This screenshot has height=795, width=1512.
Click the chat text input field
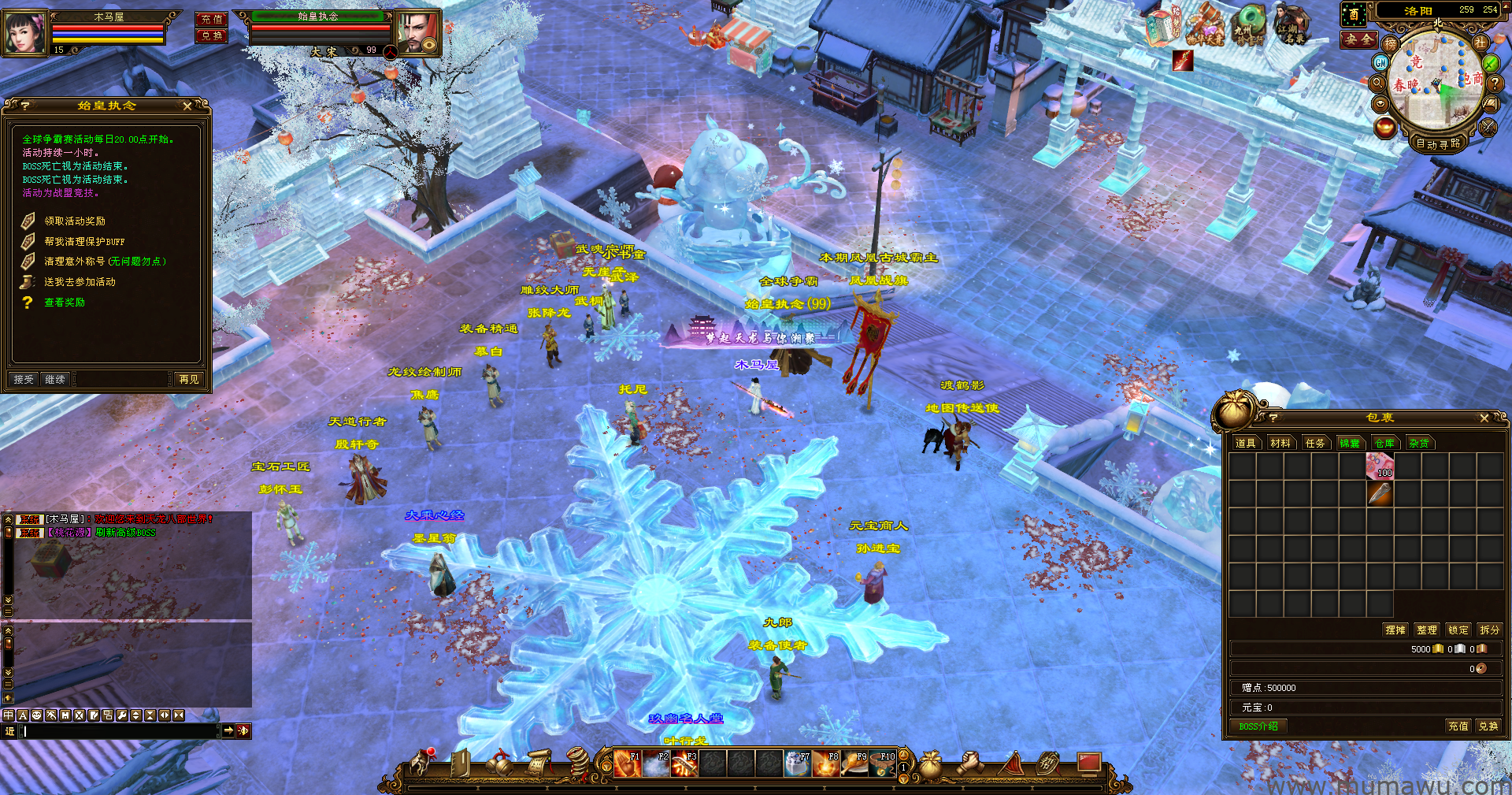118,731
